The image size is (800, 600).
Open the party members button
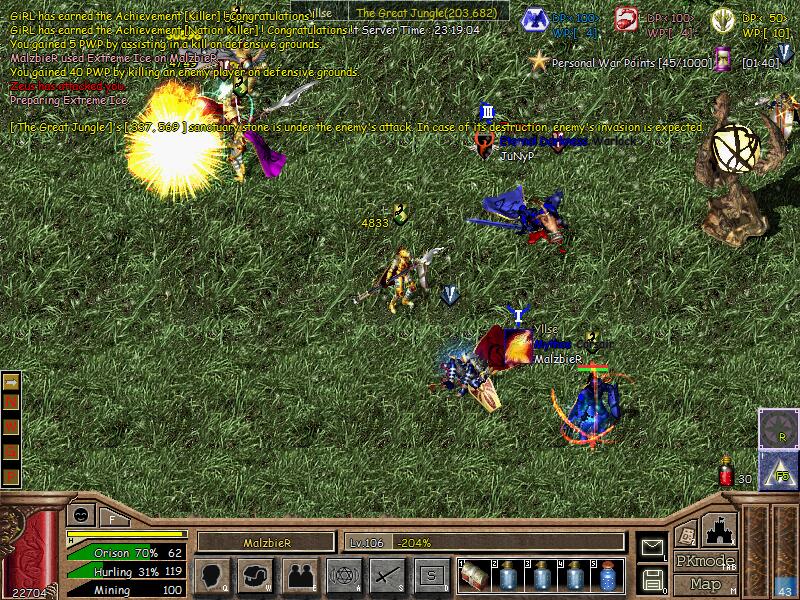point(299,575)
